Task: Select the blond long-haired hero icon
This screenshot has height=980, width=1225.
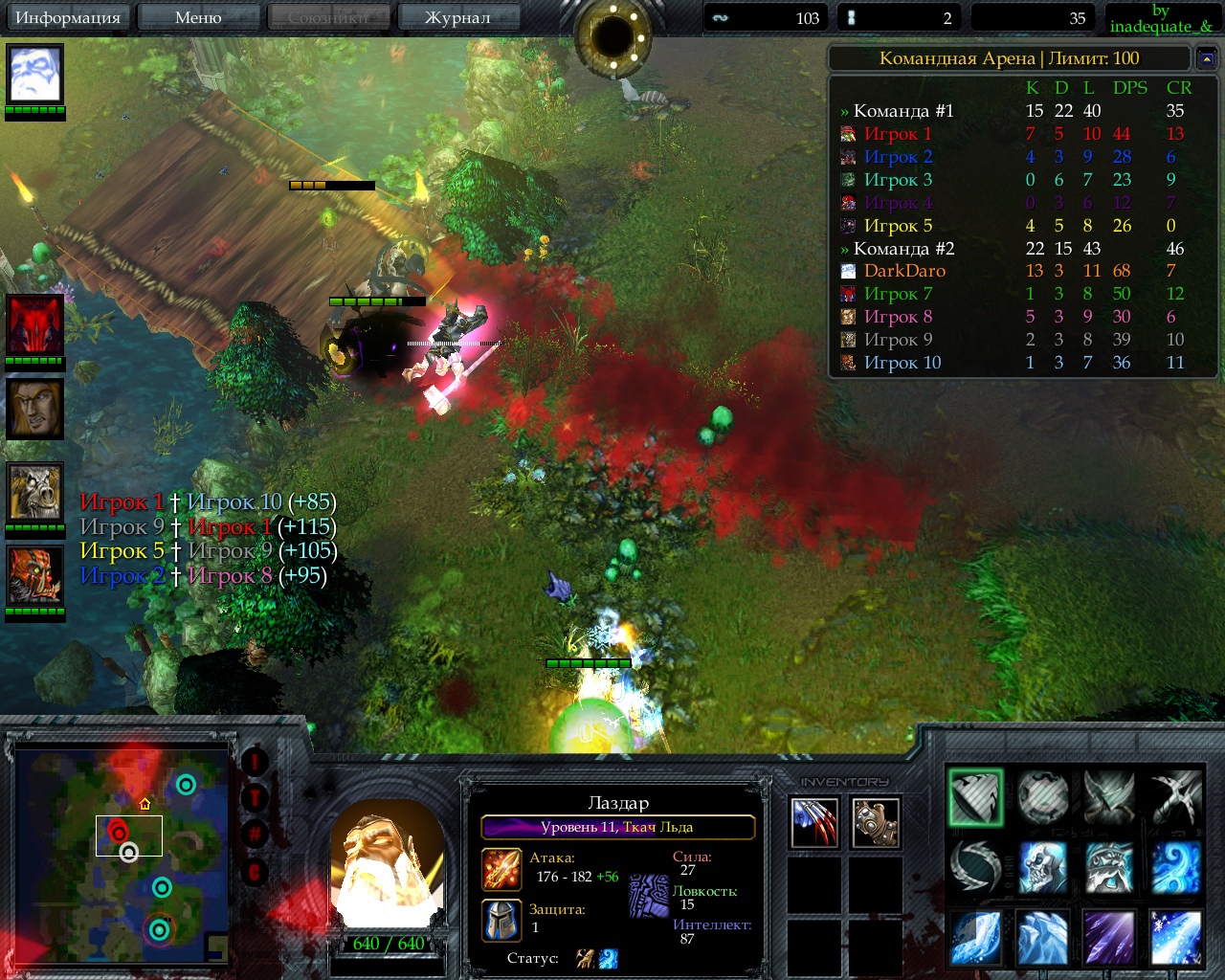Action: coord(35,409)
